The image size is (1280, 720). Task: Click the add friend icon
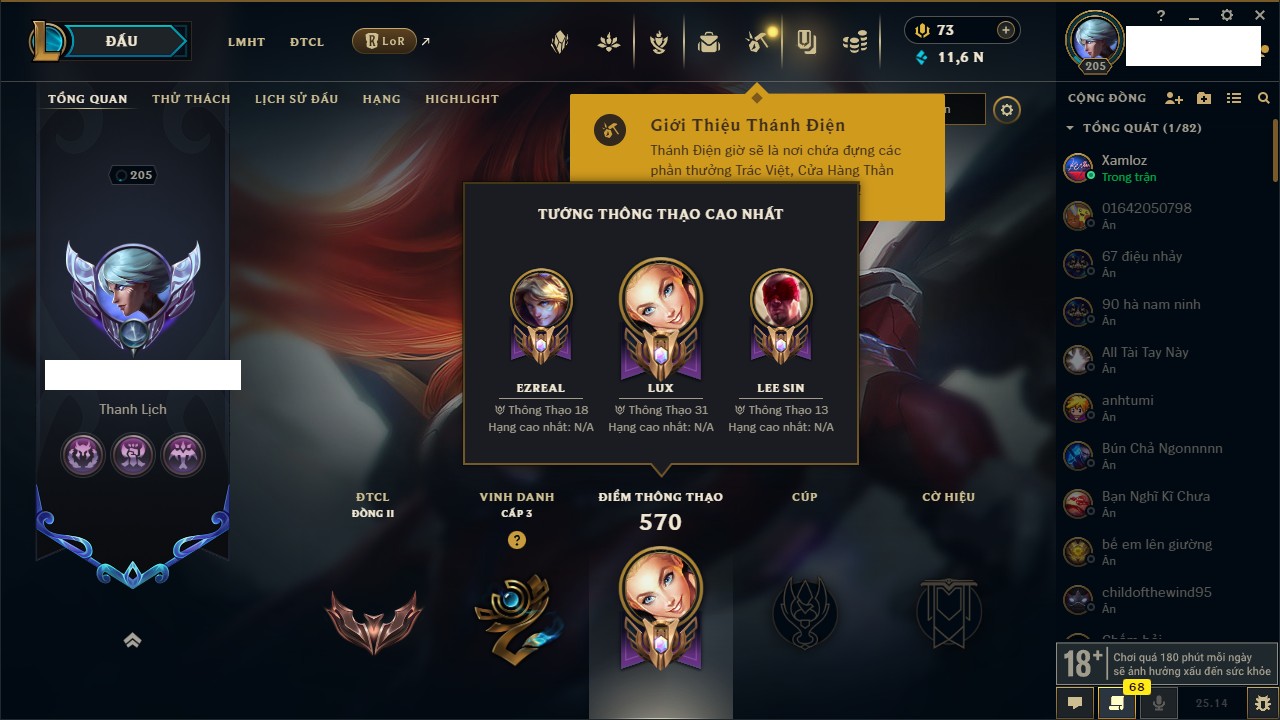tap(1174, 98)
